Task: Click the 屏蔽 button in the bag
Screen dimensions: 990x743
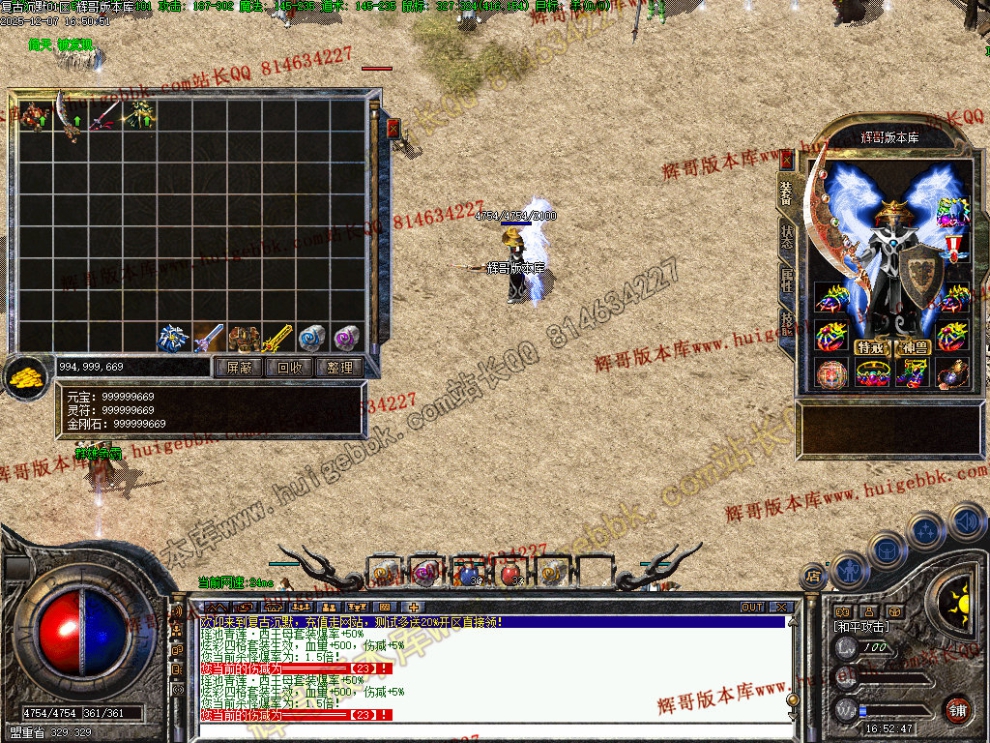Action: point(239,367)
